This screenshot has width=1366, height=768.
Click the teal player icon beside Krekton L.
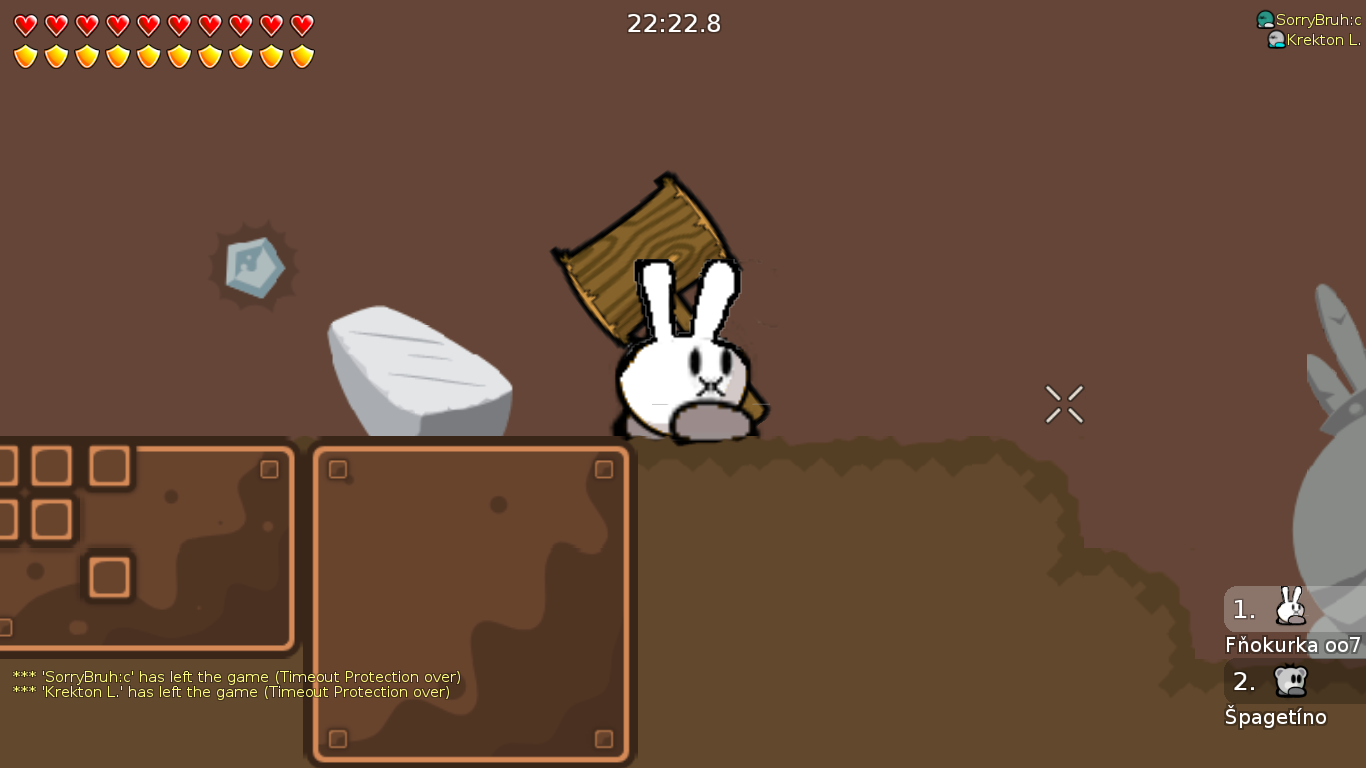1276,41
